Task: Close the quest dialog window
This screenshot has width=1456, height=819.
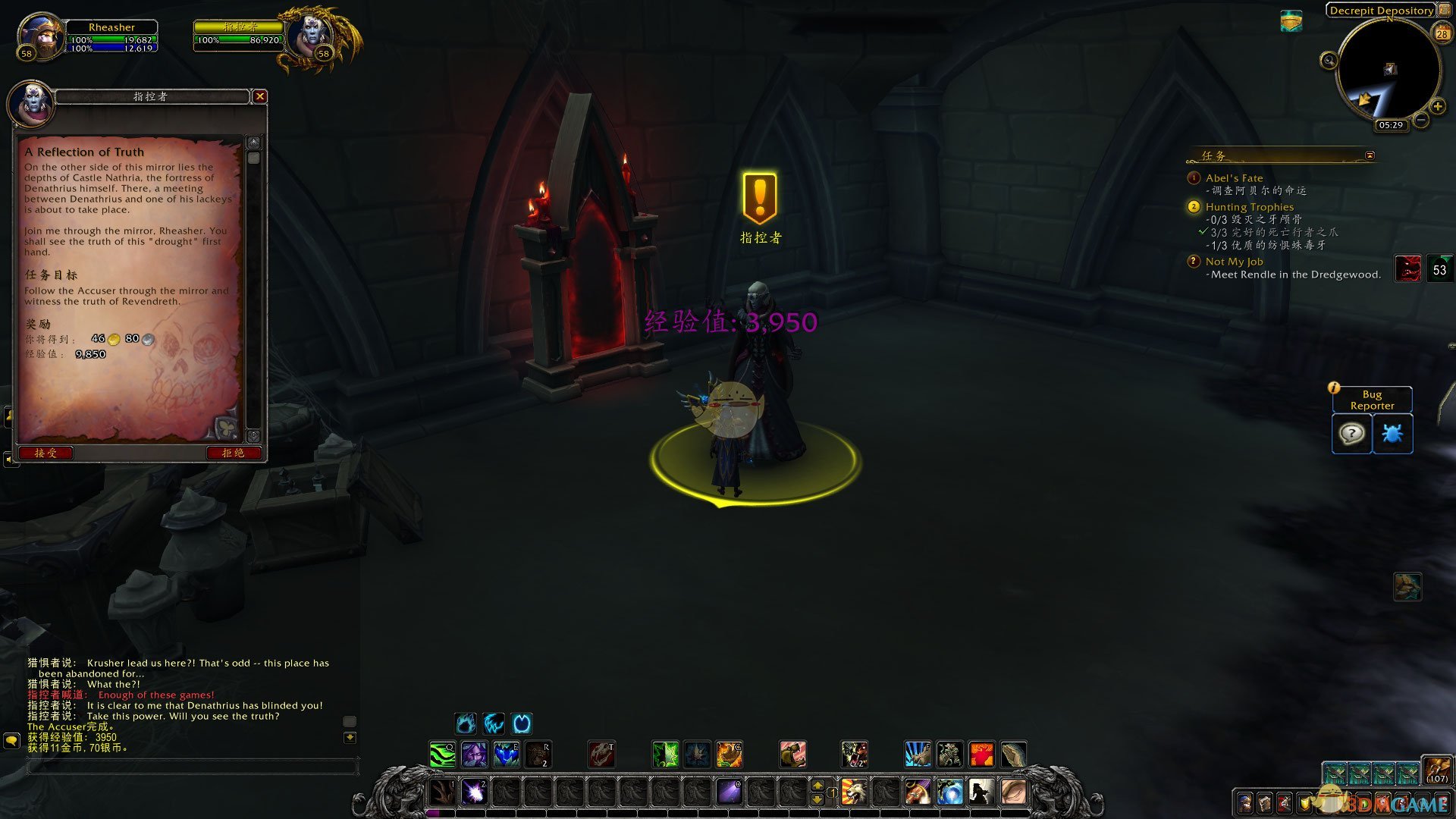Action: tap(260, 96)
